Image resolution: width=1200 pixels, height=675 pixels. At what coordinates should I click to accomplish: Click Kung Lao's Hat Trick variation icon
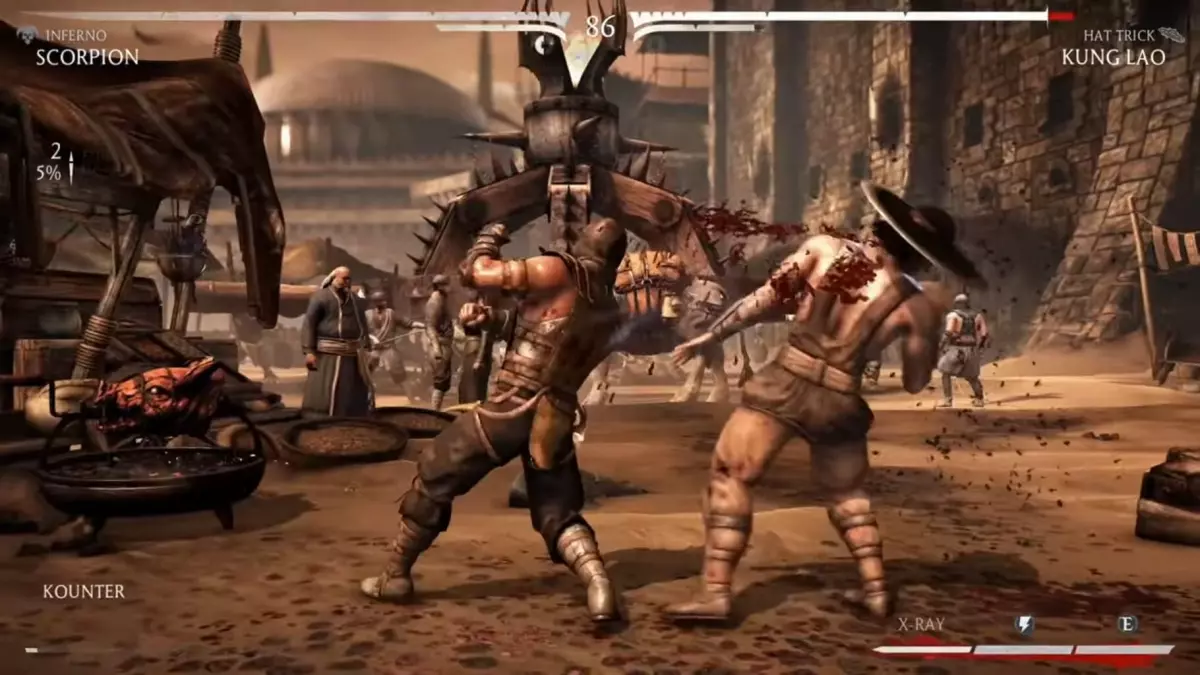[1174, 35]
